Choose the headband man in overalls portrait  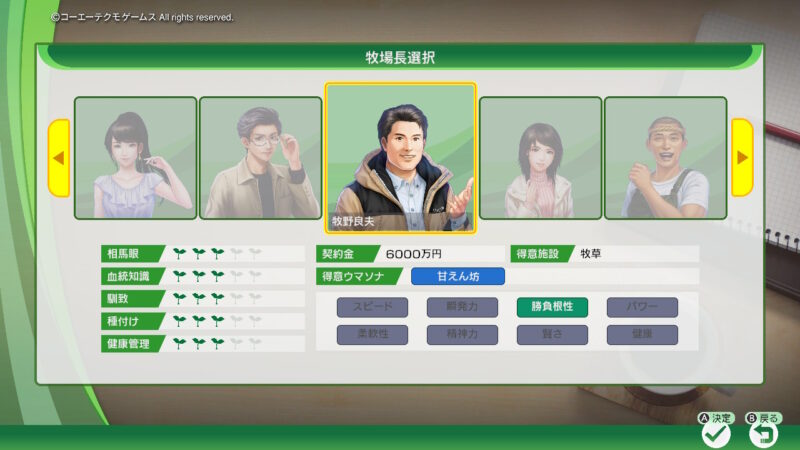point(665,157)
